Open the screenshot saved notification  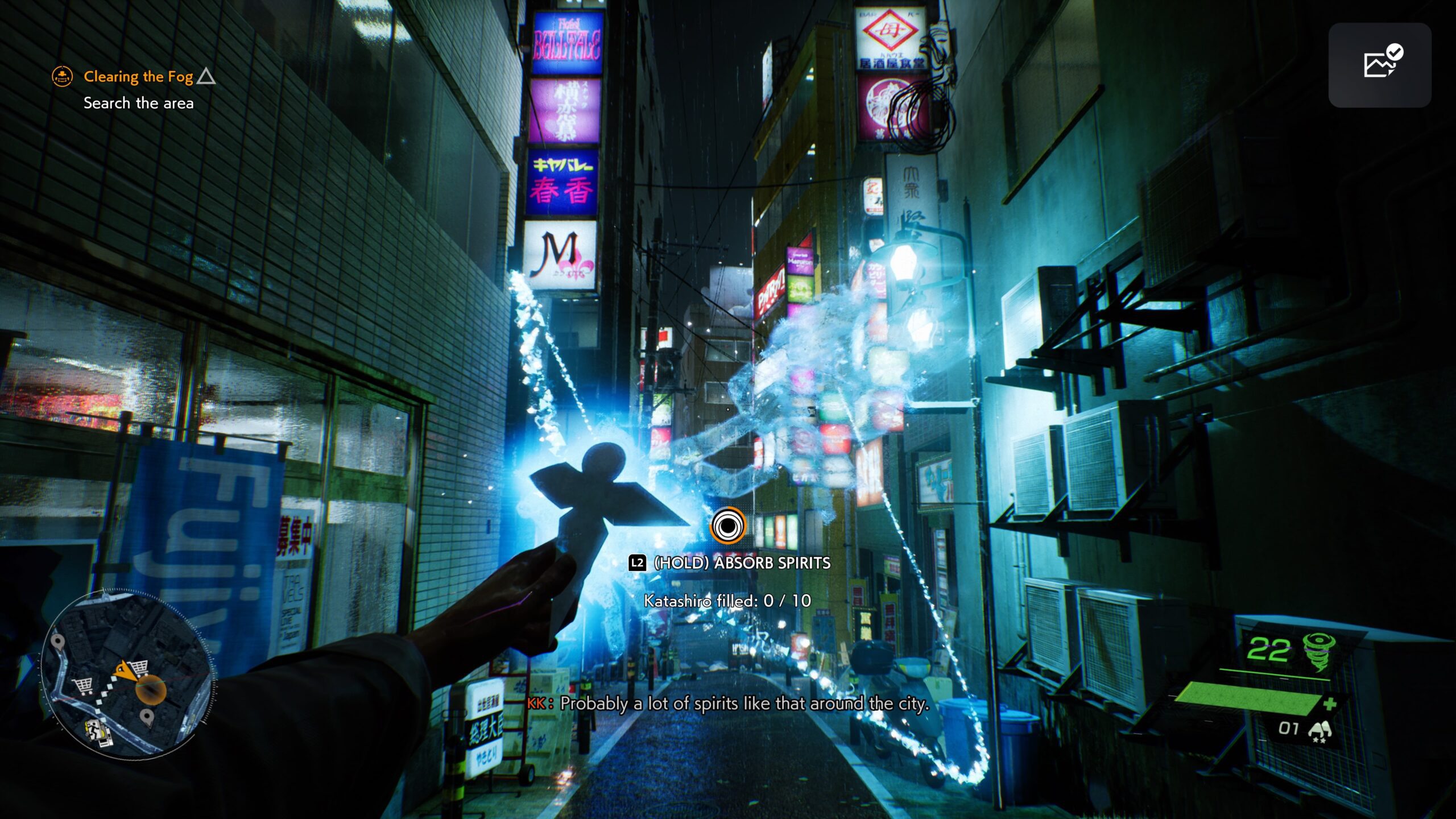click(x=1380, y=65)
